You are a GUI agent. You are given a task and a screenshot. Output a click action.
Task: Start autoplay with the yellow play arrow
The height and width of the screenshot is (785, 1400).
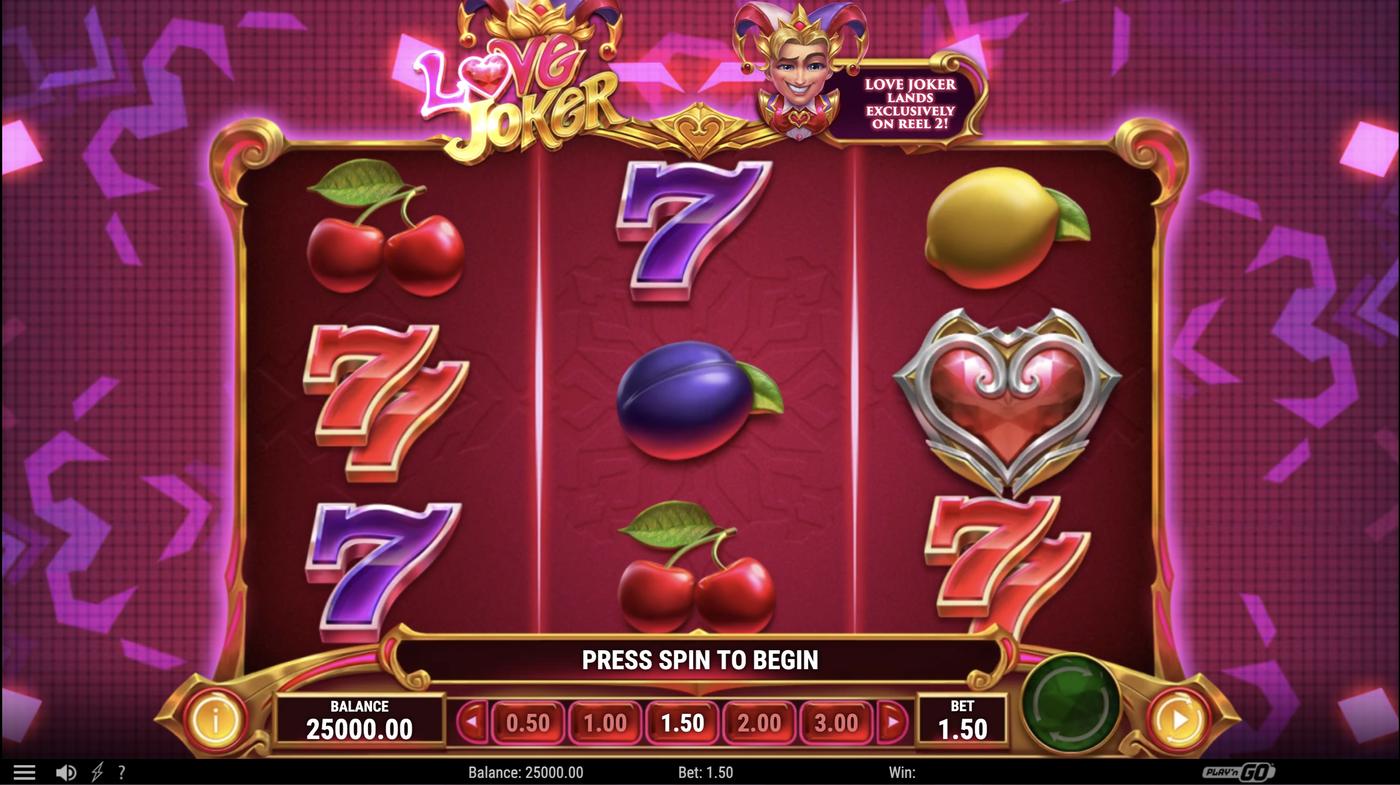[1176, 717]
